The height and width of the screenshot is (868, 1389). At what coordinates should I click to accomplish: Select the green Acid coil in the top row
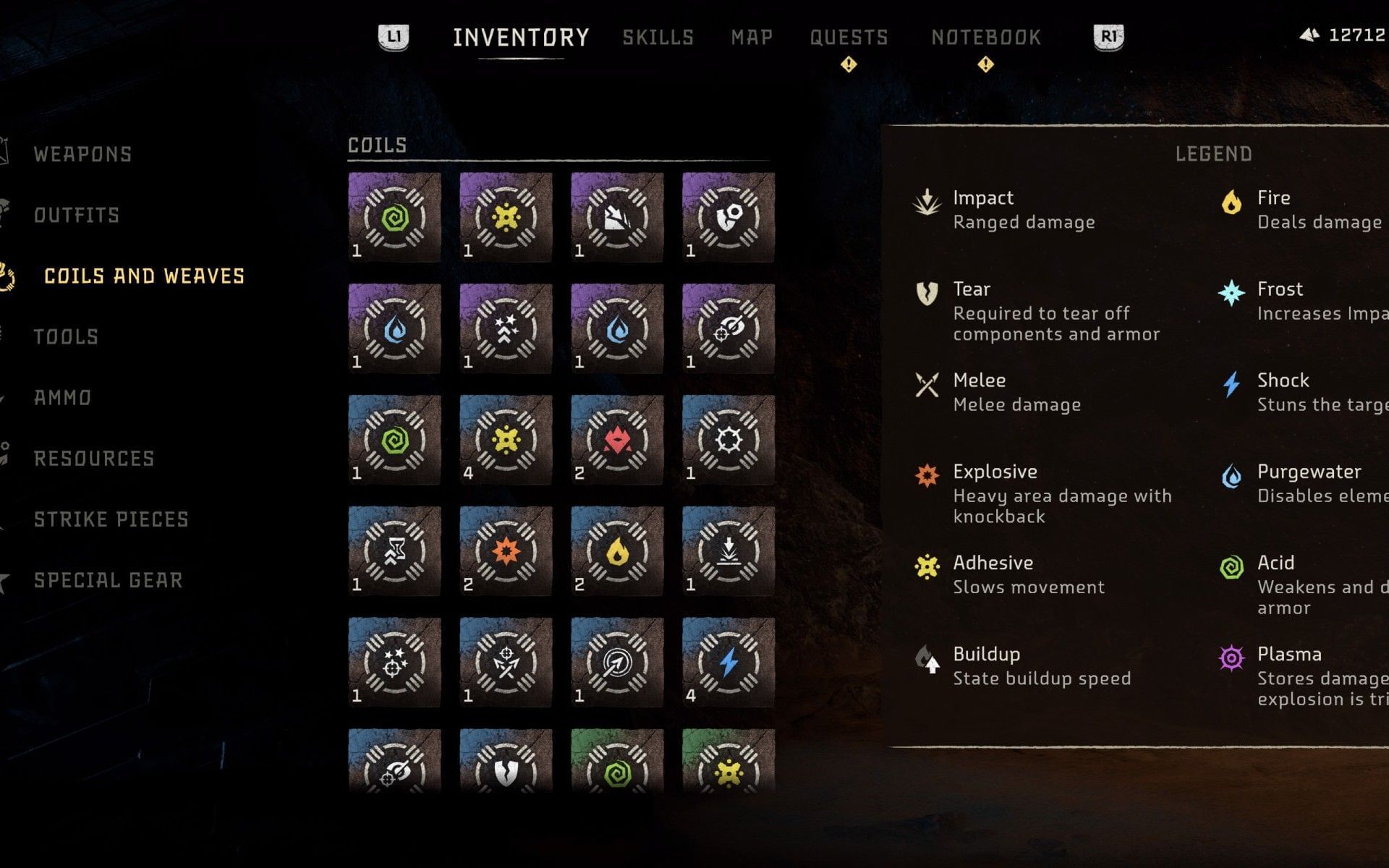pyautogui.click(x=393, y=217)
